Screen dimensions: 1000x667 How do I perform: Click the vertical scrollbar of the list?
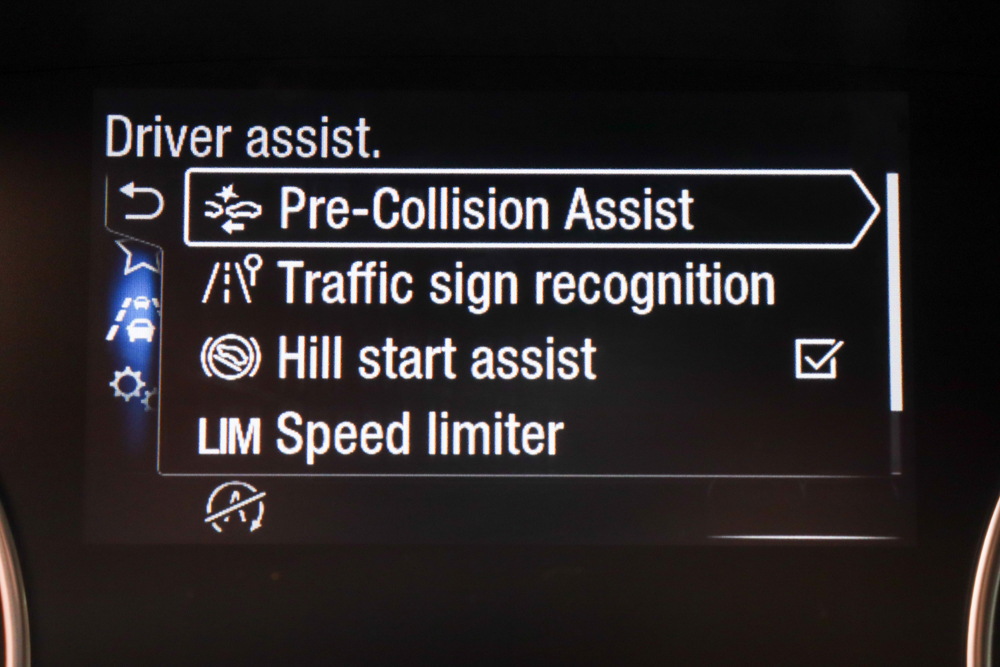click(x=893, y=290)
